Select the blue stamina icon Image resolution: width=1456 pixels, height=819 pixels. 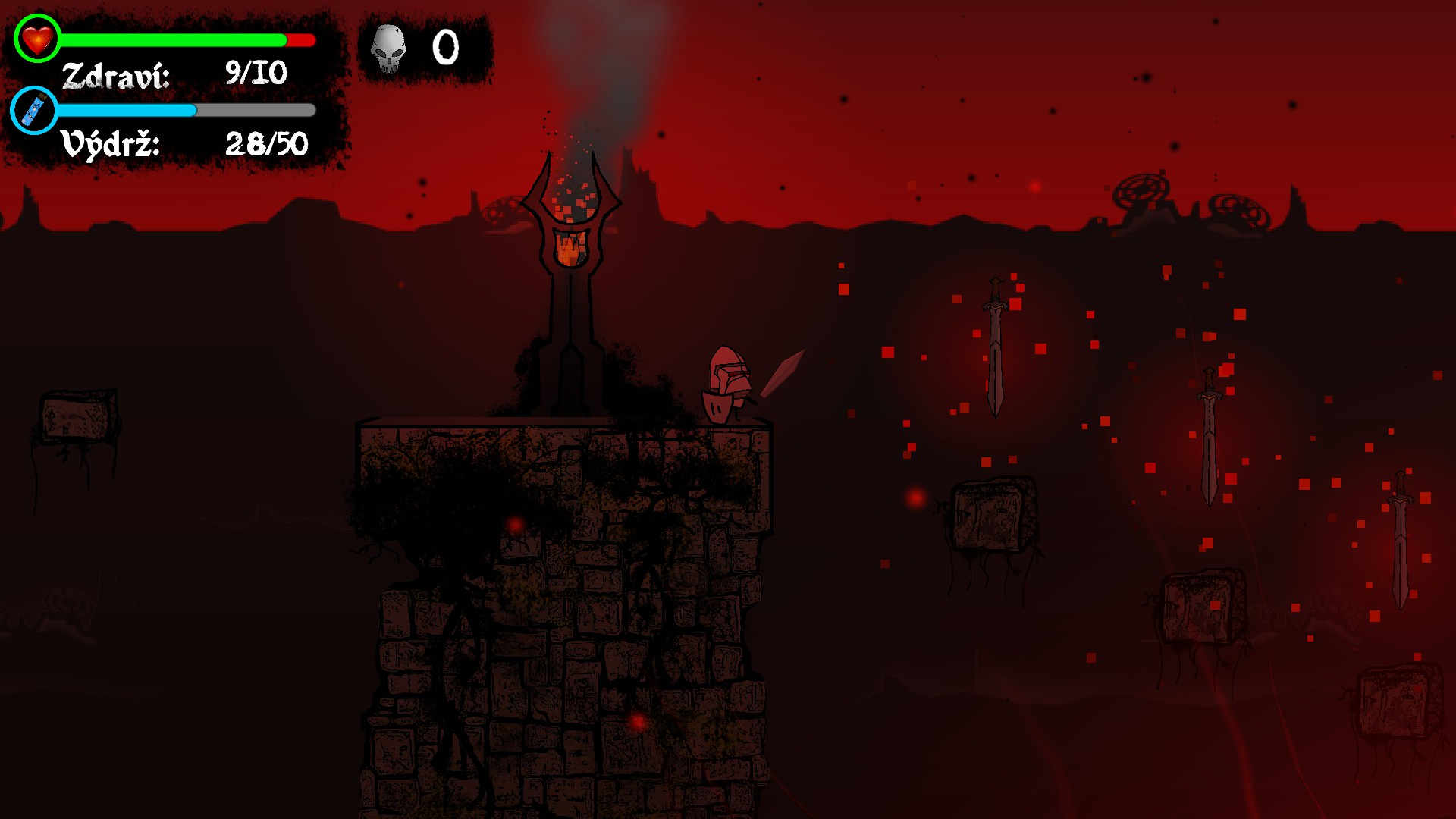(x=34, y=111)
